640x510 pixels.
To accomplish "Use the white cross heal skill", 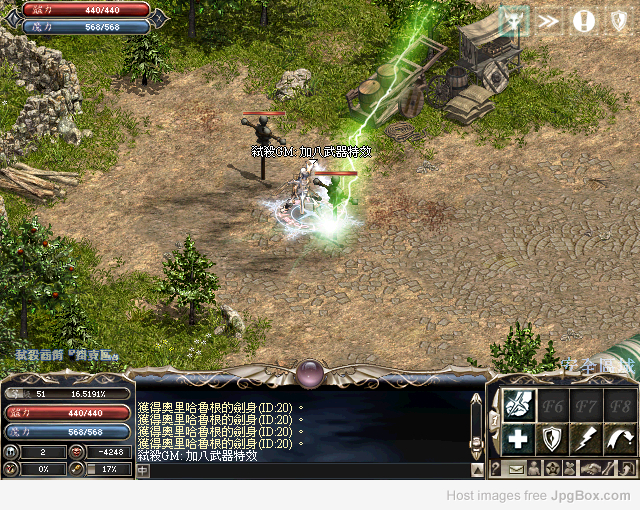I will coord(518,438).
